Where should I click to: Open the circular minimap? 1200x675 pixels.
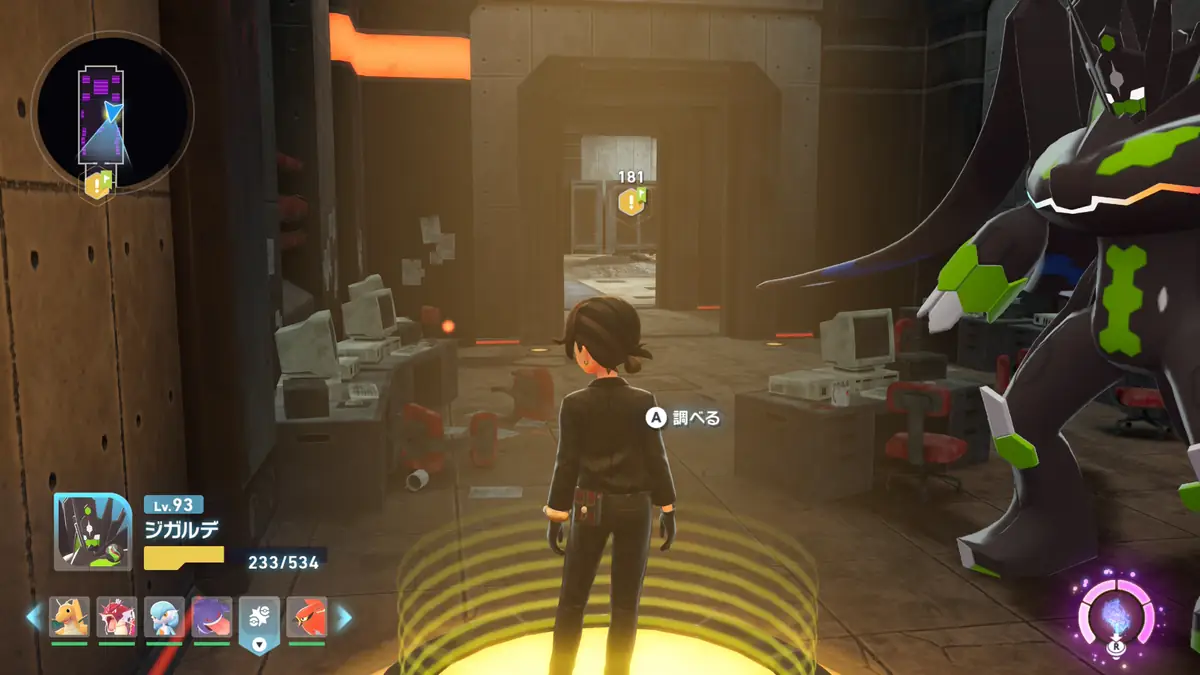click(112, 111)
